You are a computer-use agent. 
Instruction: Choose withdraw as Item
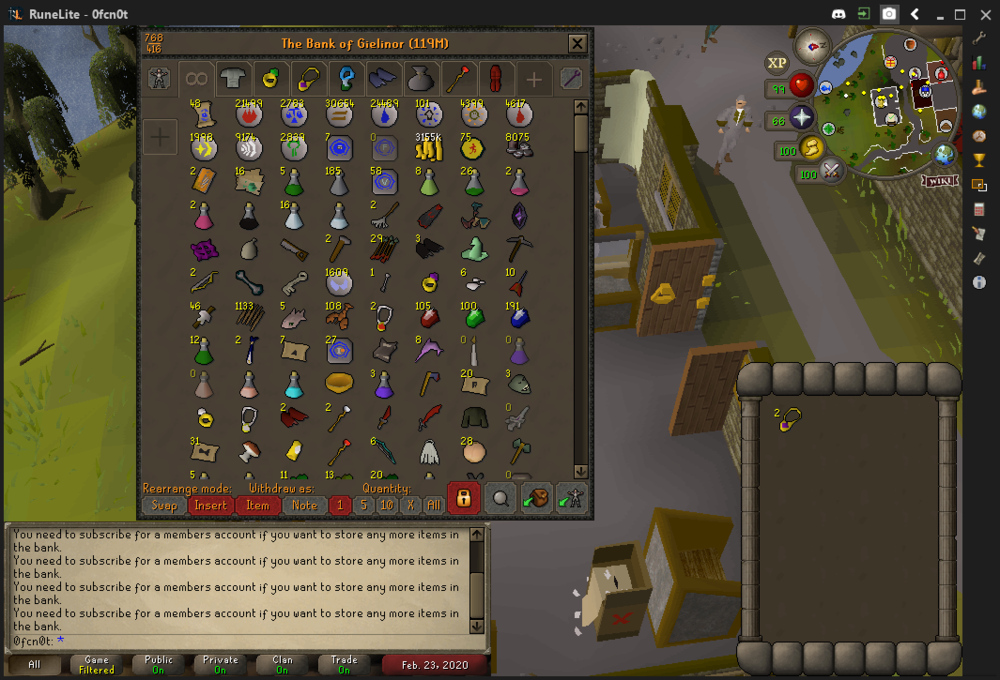[258, 505]
